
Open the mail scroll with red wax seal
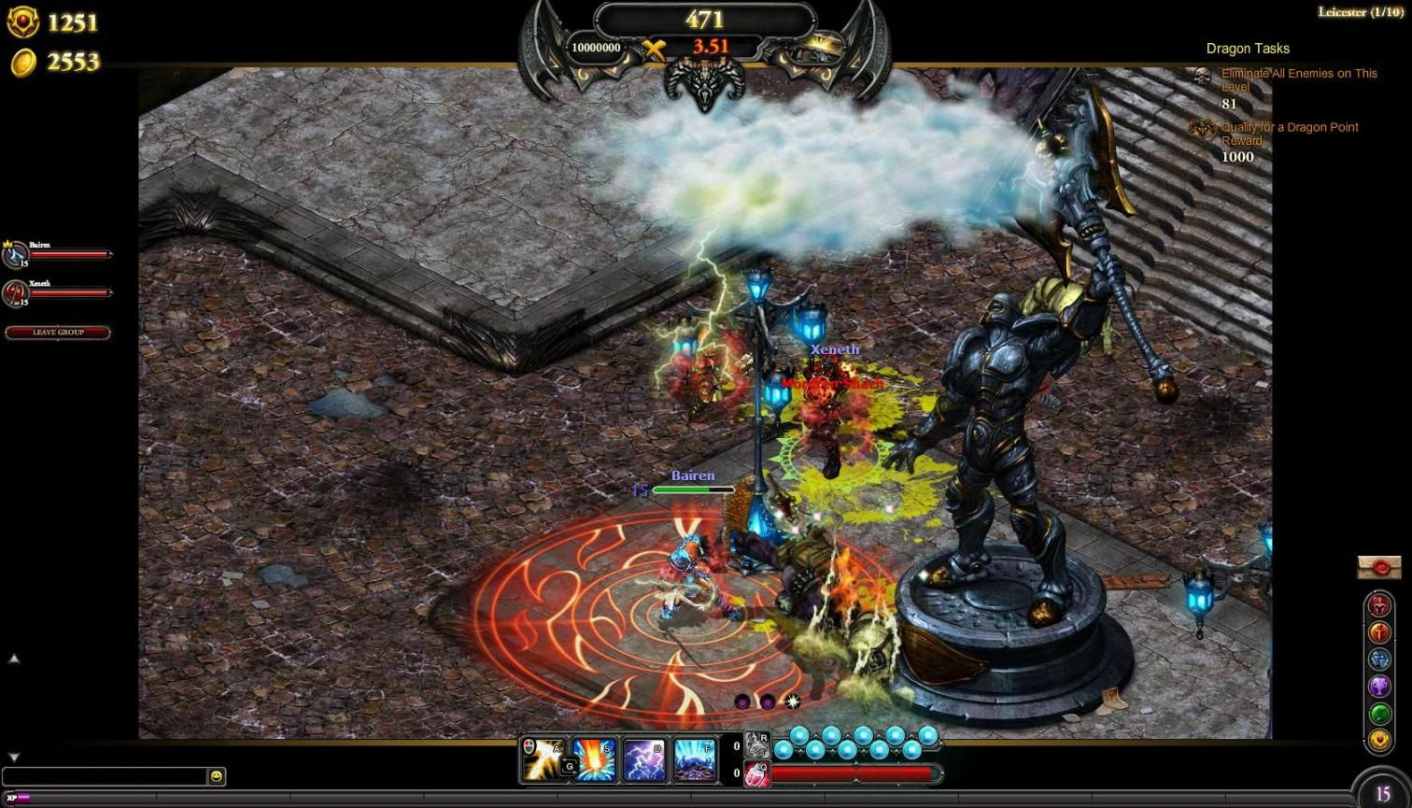click(x=1380, y=567)
